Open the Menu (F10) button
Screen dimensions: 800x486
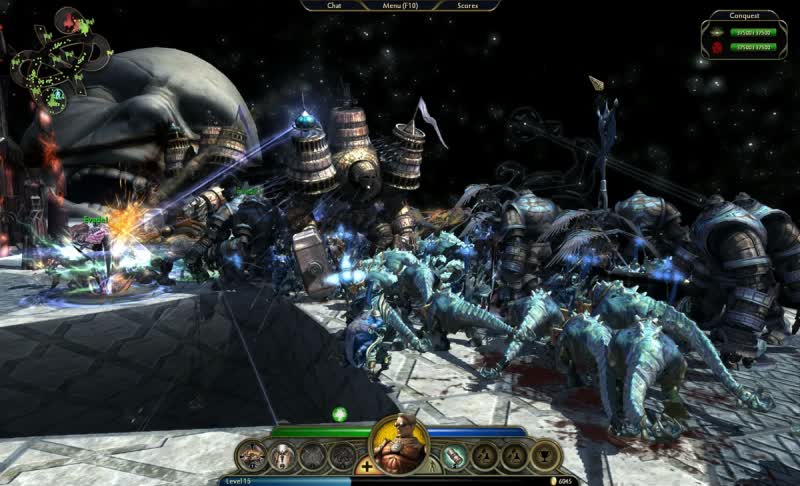coord(400,5)
